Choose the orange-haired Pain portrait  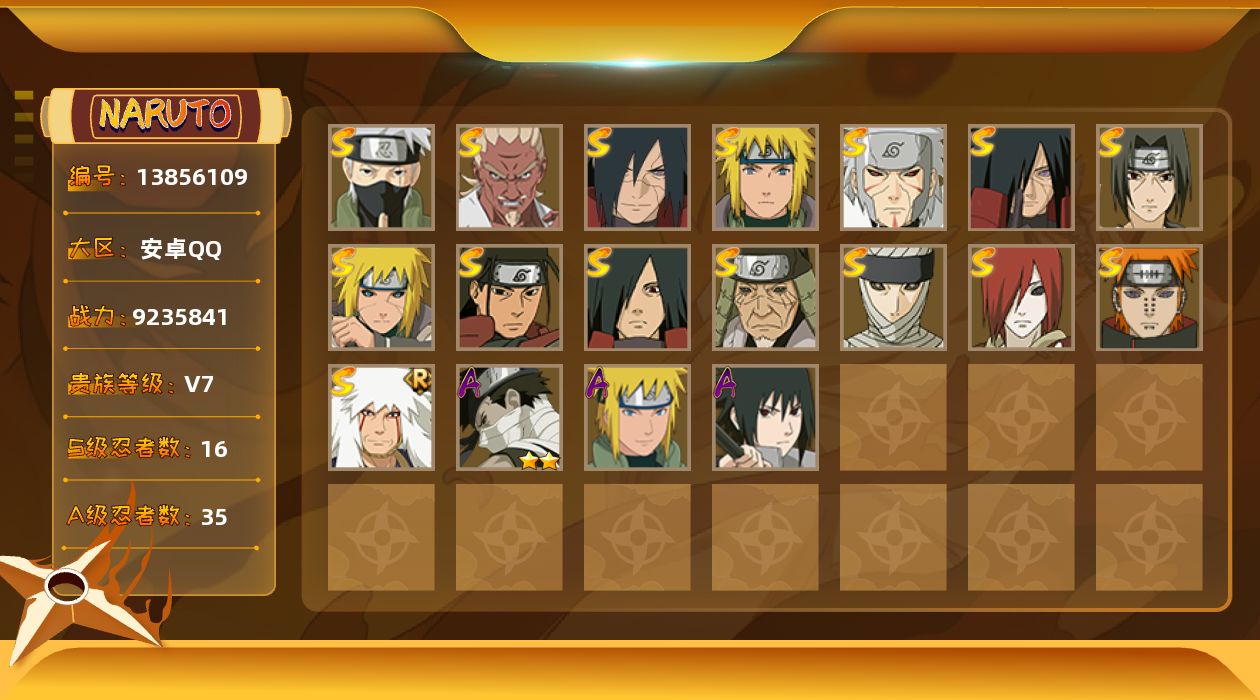click(x=1149, y=297)
